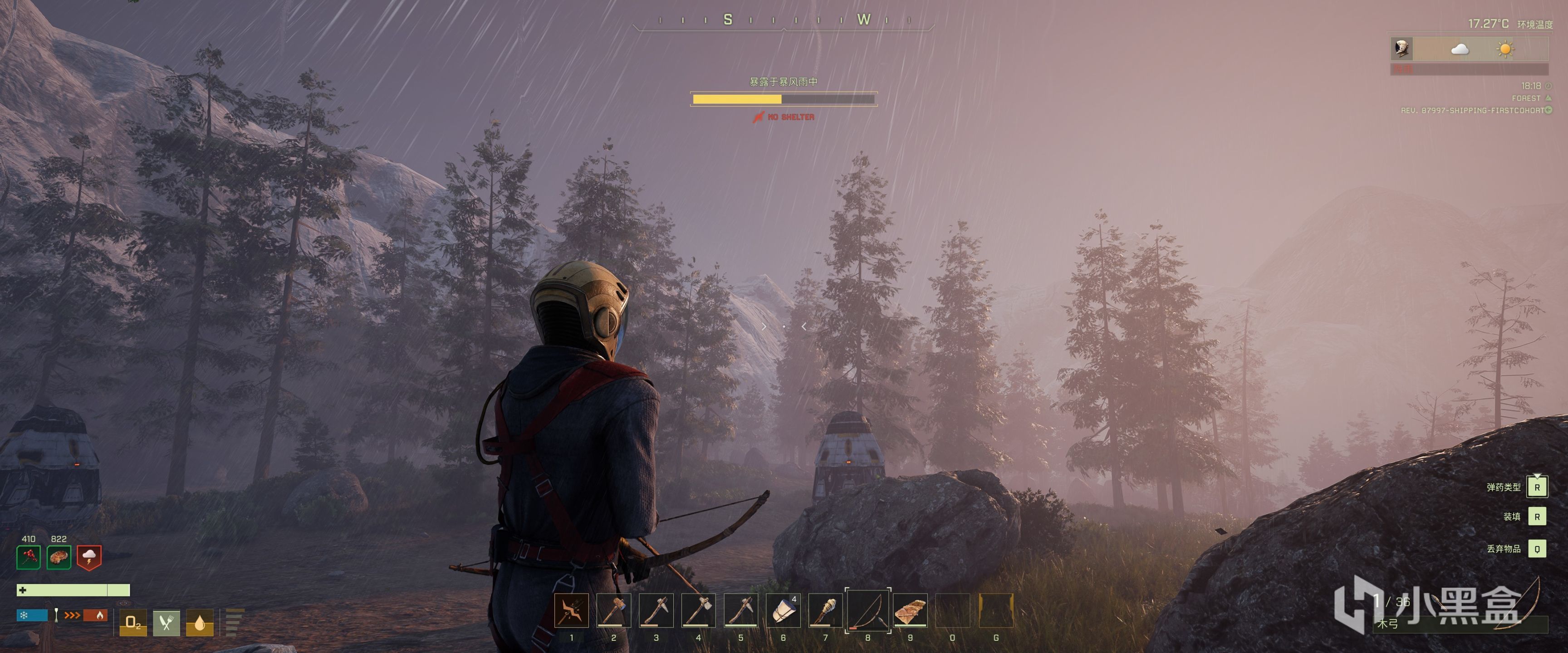Click the red berries food buff icon

29,557
